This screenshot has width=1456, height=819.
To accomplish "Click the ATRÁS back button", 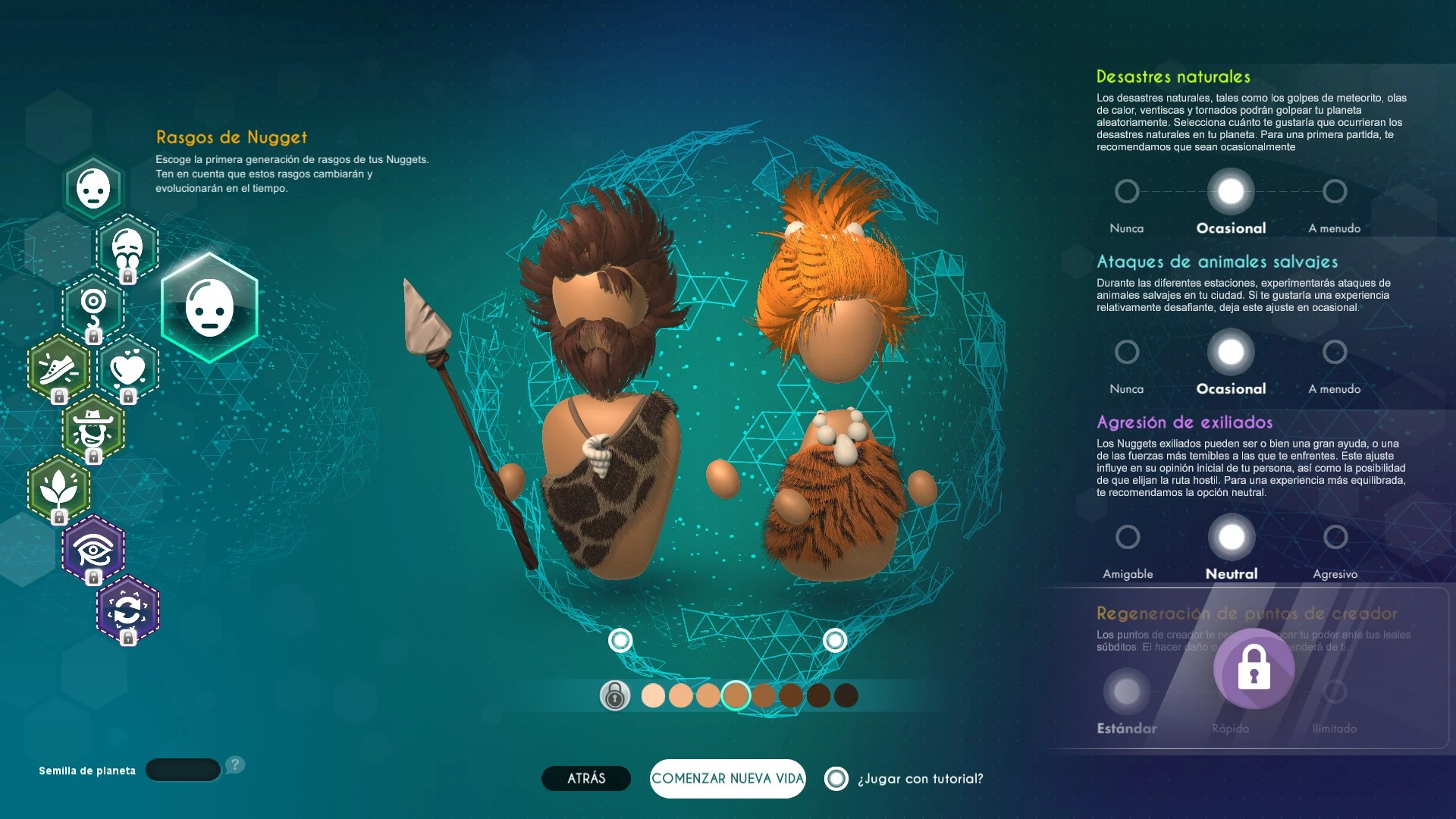I will (x=585, y=778).
